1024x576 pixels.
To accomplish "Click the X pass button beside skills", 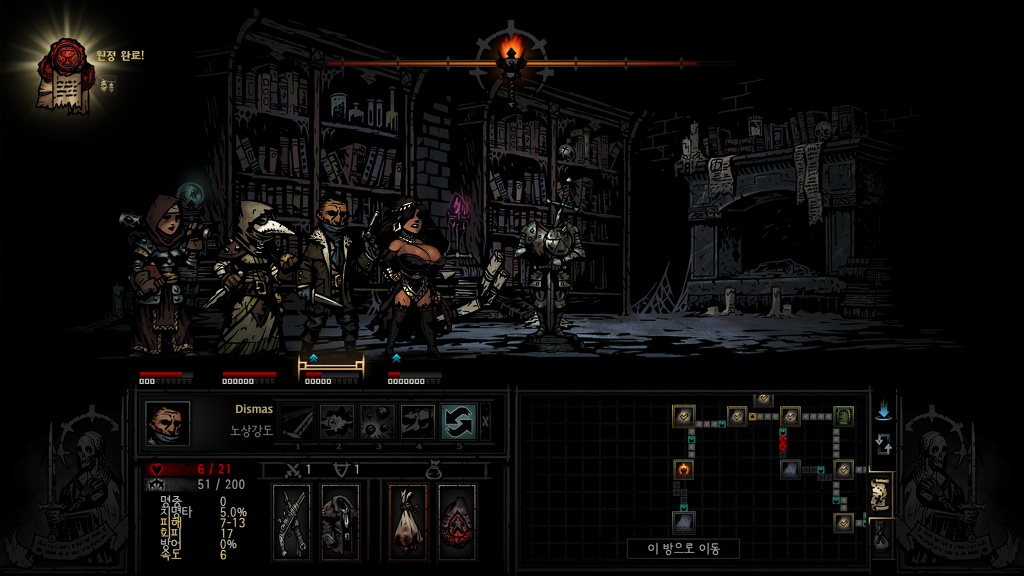I will click(486, 422).
